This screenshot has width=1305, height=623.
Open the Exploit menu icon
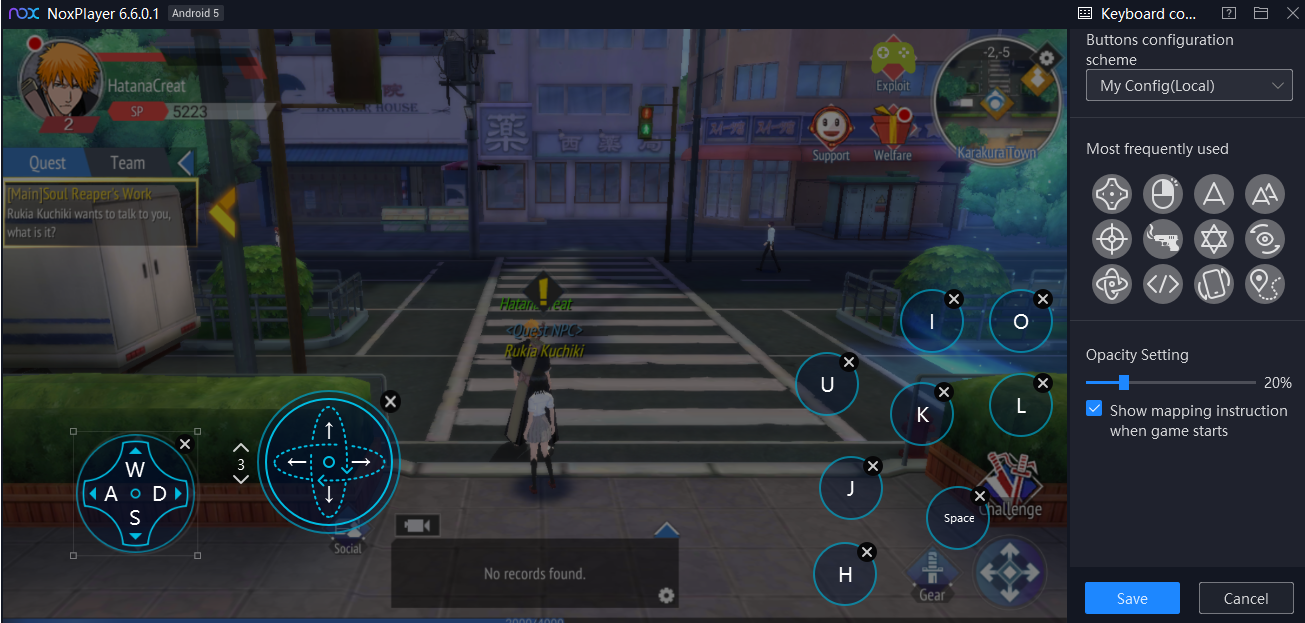892,64
